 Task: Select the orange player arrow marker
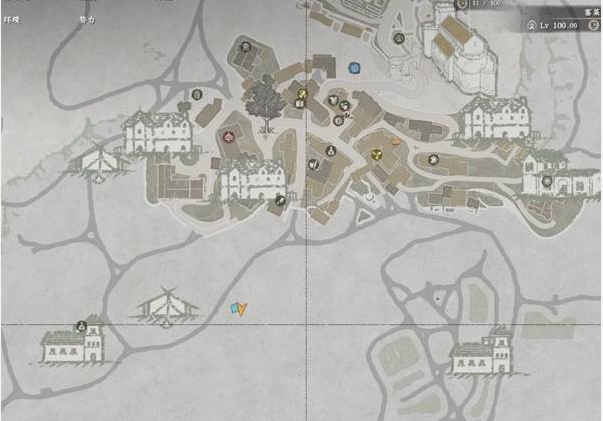click(241, 310)
